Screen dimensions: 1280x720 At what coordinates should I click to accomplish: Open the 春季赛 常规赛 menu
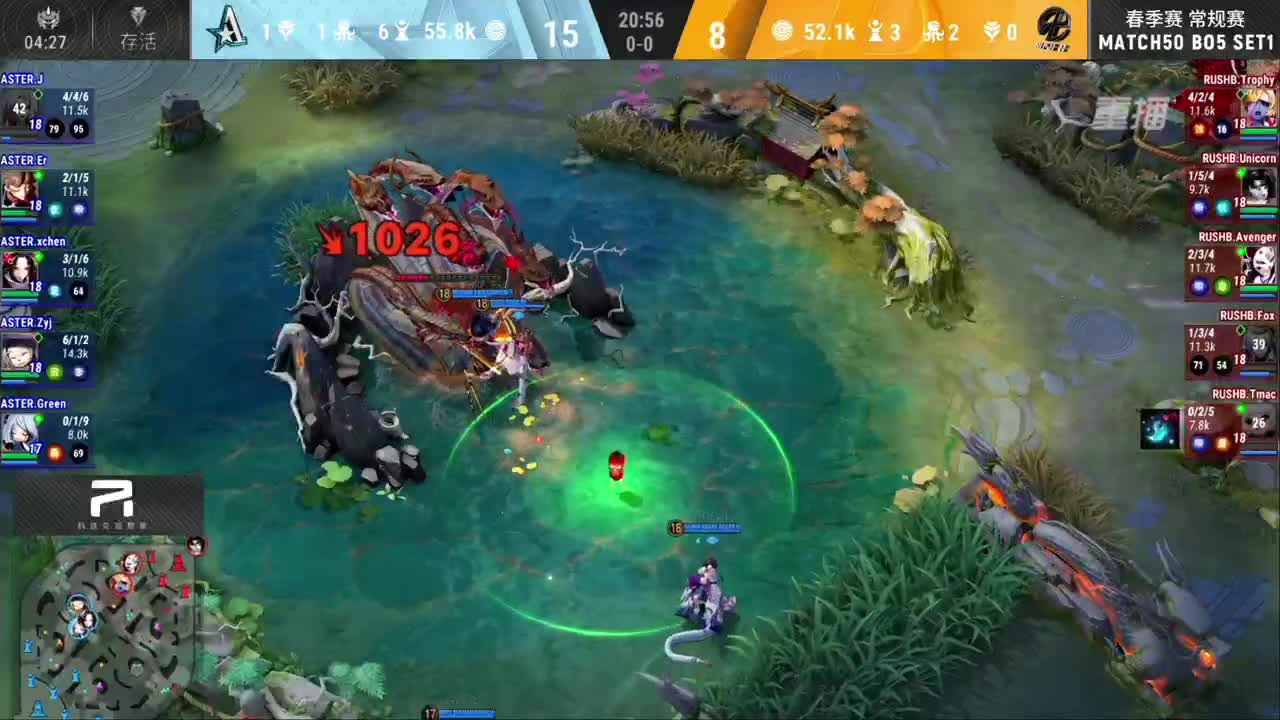pyautogui.click(x=1185, y=17)
